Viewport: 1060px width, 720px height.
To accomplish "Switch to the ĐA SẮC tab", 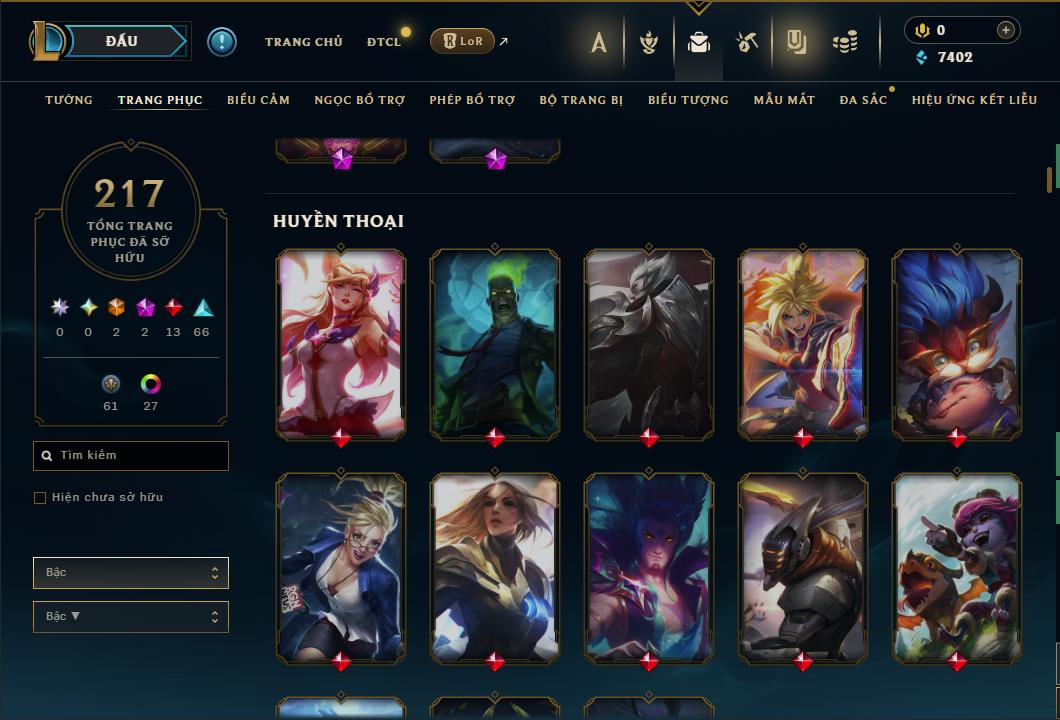I will click(863, 100).
